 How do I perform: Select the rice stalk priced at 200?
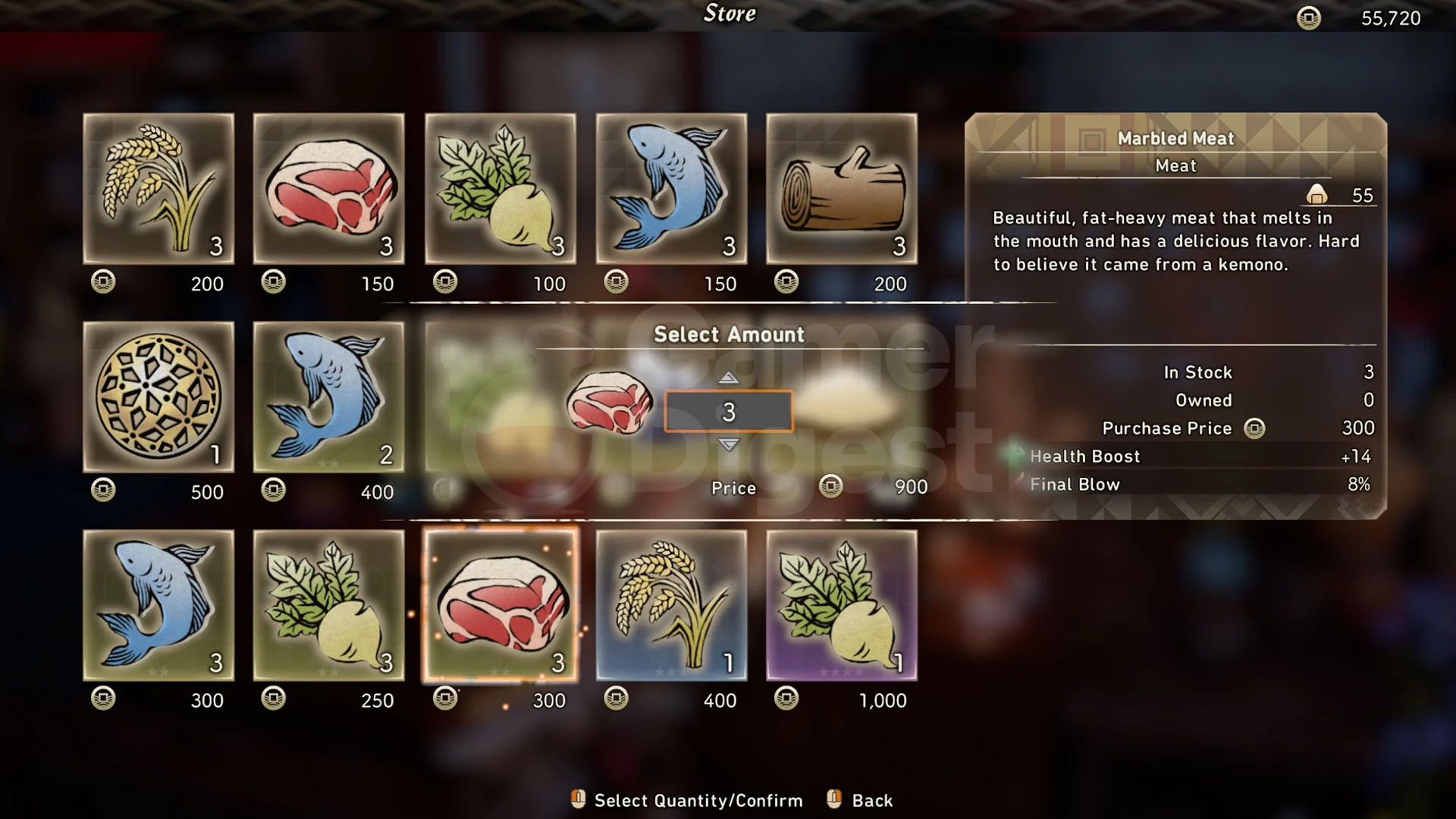(158, 189)
